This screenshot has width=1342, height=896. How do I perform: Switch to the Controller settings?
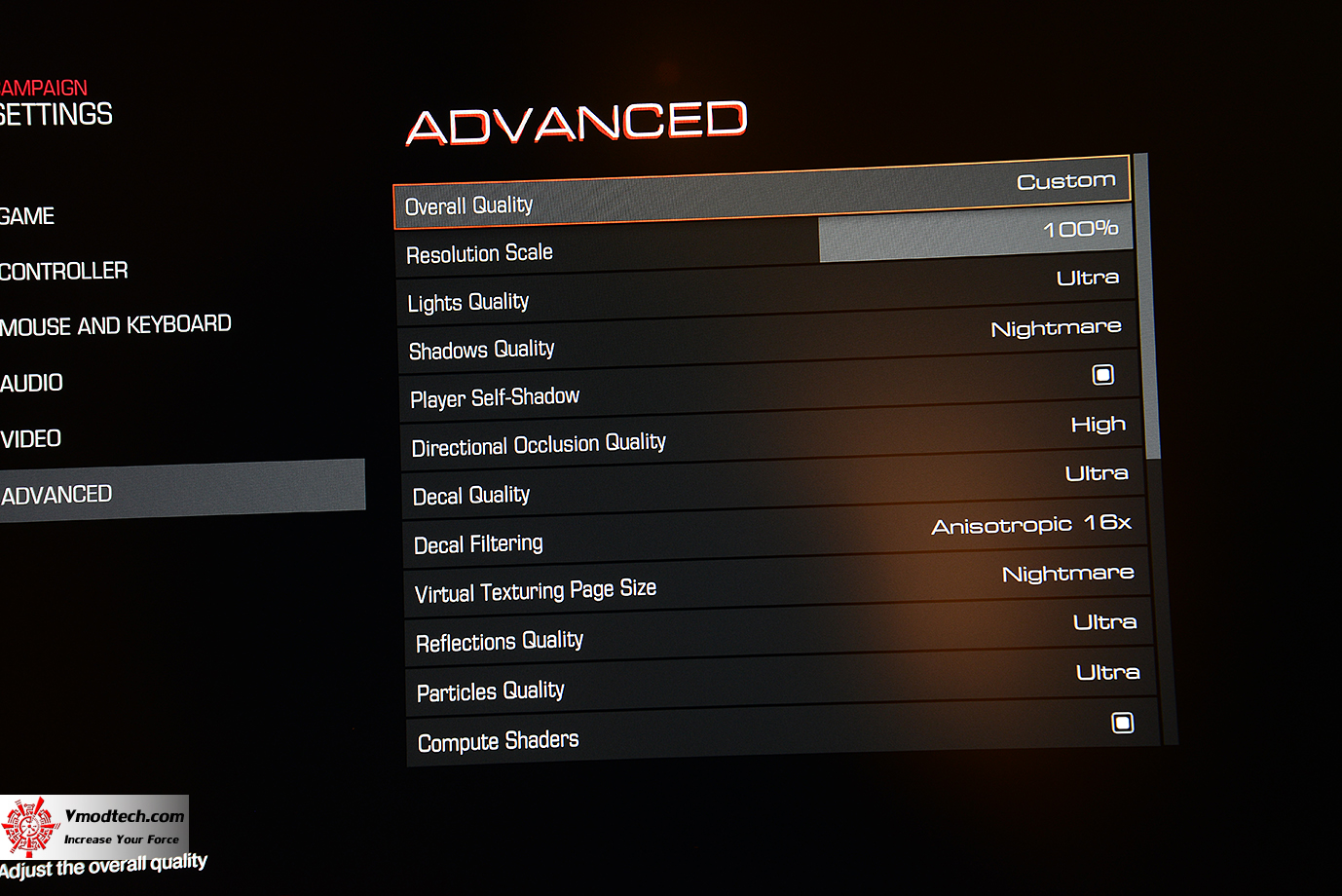(x=64, y=271)
